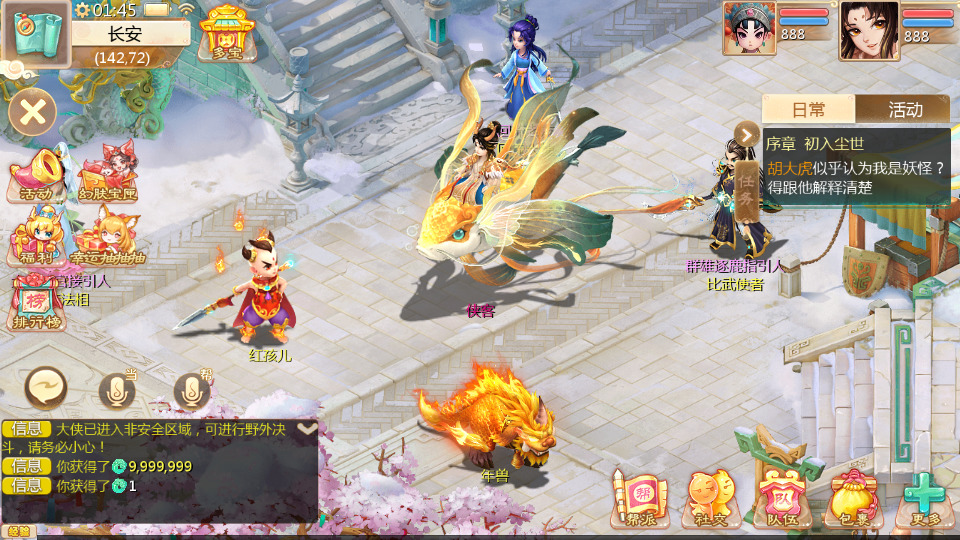Screen dimensions: 960x540
Task: Select the 序章 初入尘世 quest entry
Action: coord(855,165)
